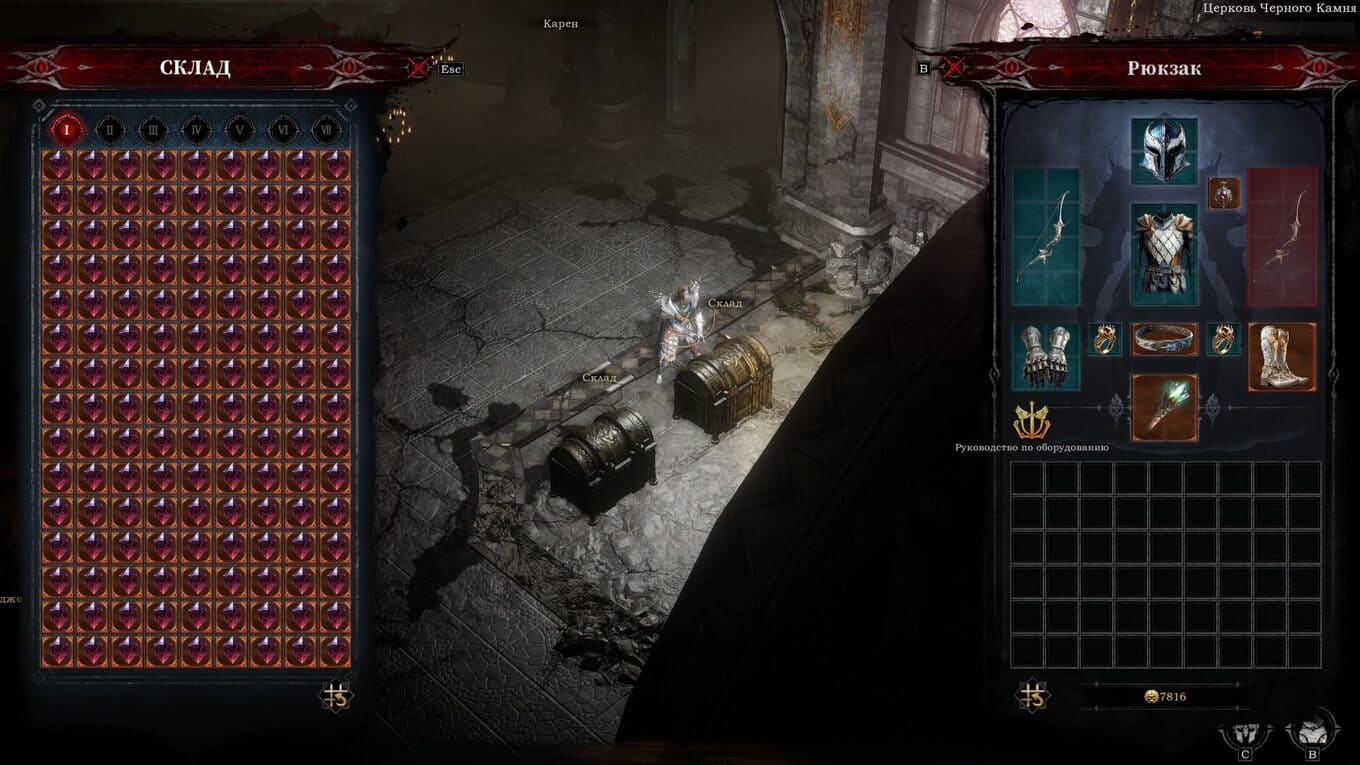Screen dimensions: 1360x765
Task: Select the equipped steel gauntlets
Action: tap(1045, 355)
